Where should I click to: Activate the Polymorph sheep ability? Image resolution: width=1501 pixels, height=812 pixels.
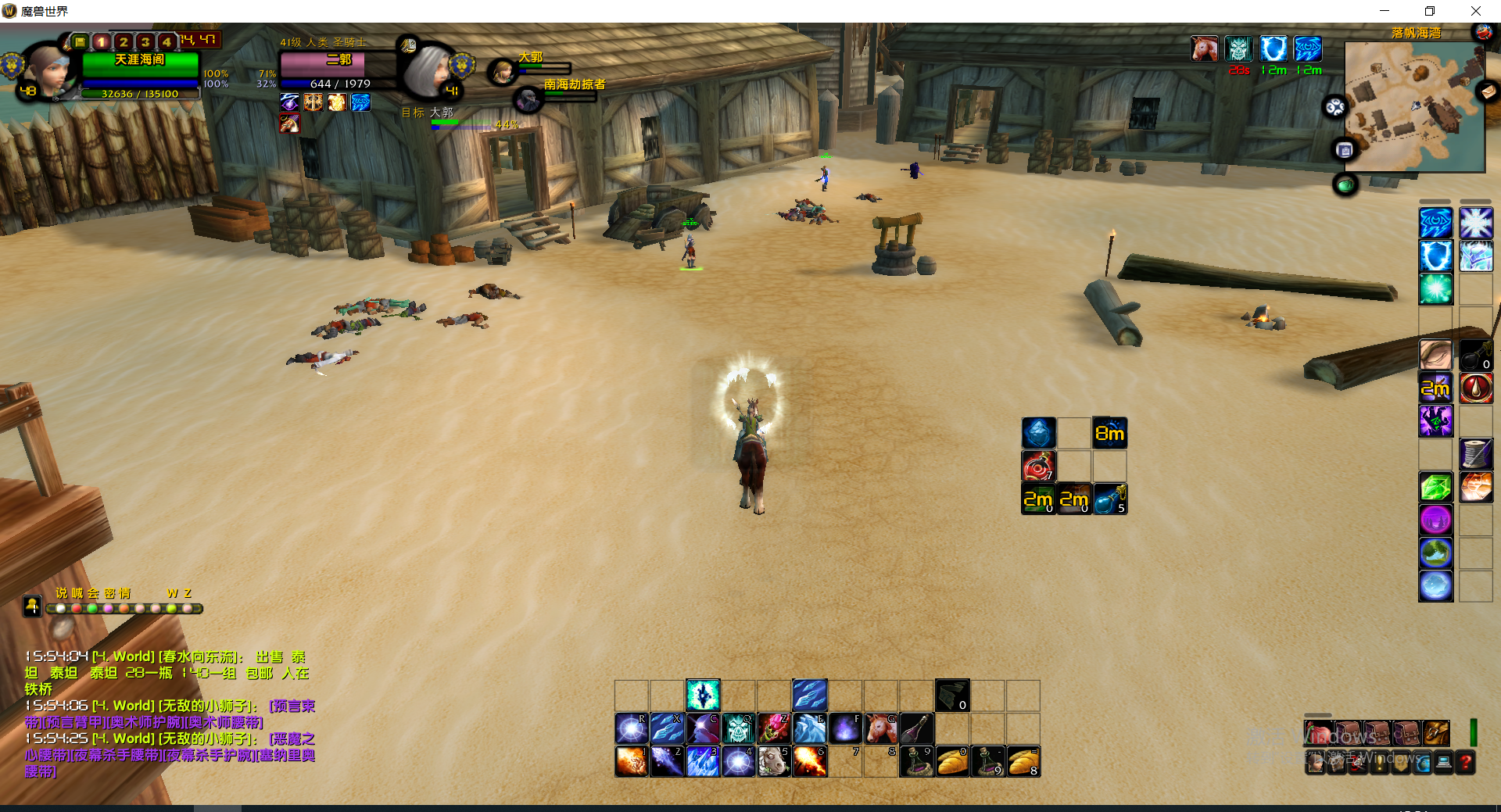tap(773, 761)
